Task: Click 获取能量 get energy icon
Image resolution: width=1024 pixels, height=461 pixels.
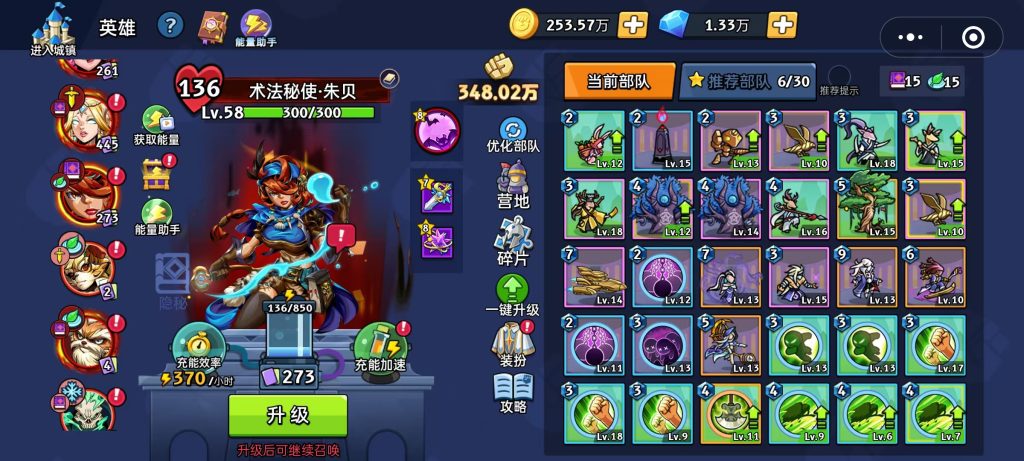Action: pos(156,125)
